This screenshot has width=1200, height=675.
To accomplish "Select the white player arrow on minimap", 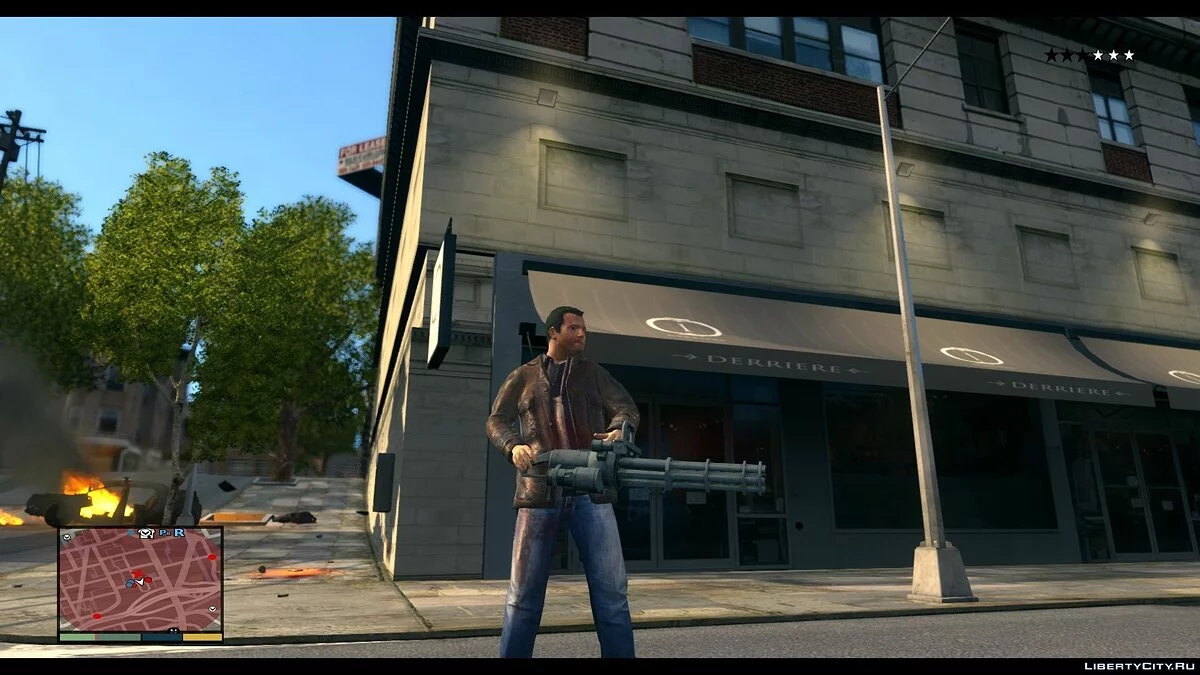I will [x=139, y=580].
